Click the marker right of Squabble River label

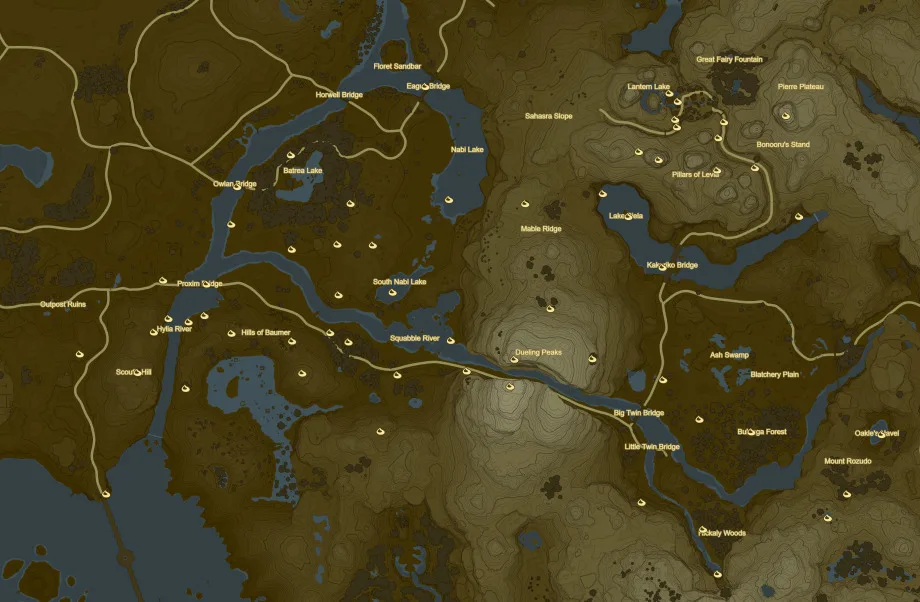point(451,341)
